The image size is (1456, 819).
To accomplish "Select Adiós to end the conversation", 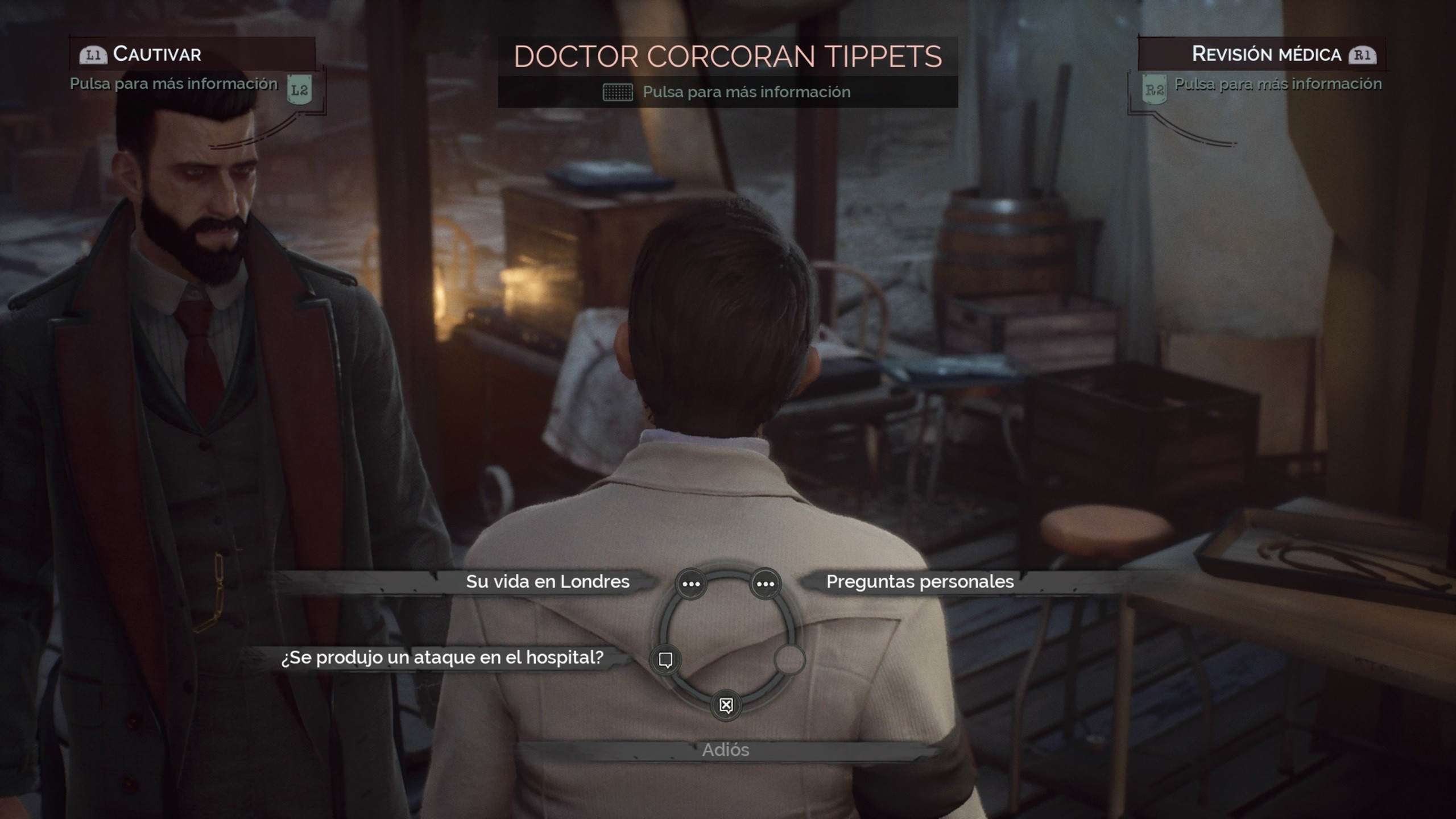I will tap(726, 750).
